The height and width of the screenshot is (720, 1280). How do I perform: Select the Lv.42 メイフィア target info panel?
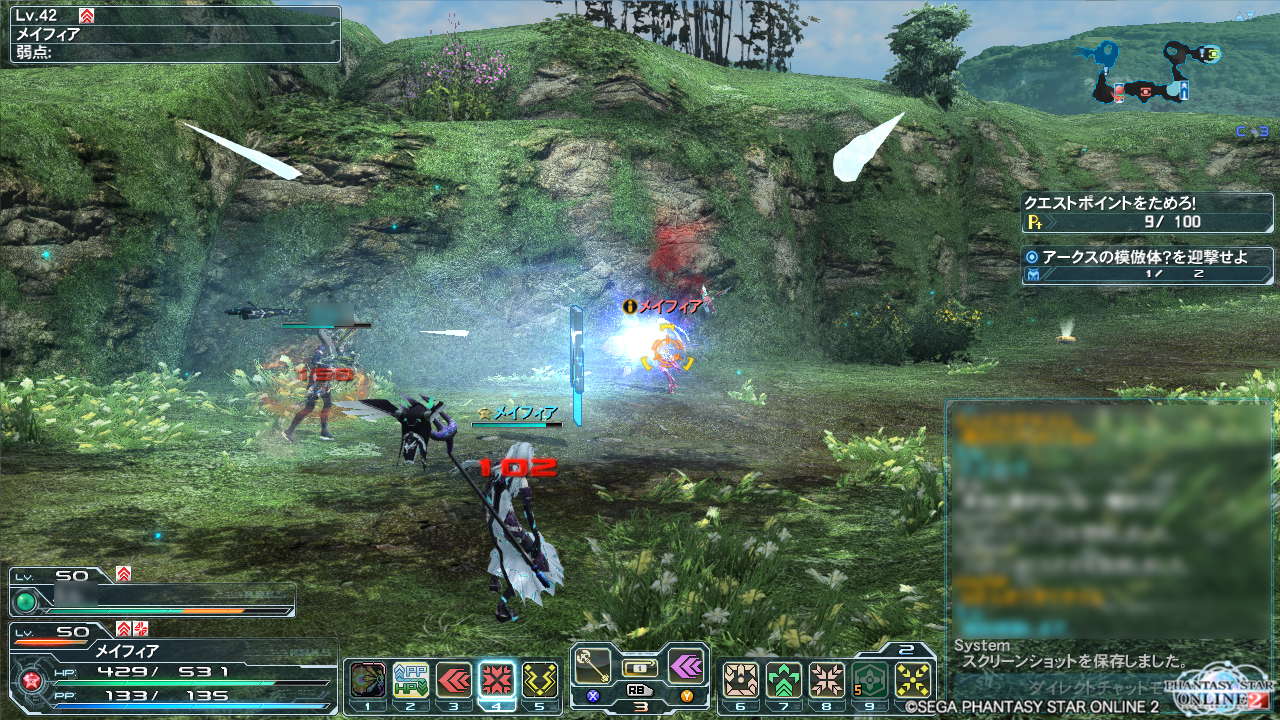tap(175, 35)
